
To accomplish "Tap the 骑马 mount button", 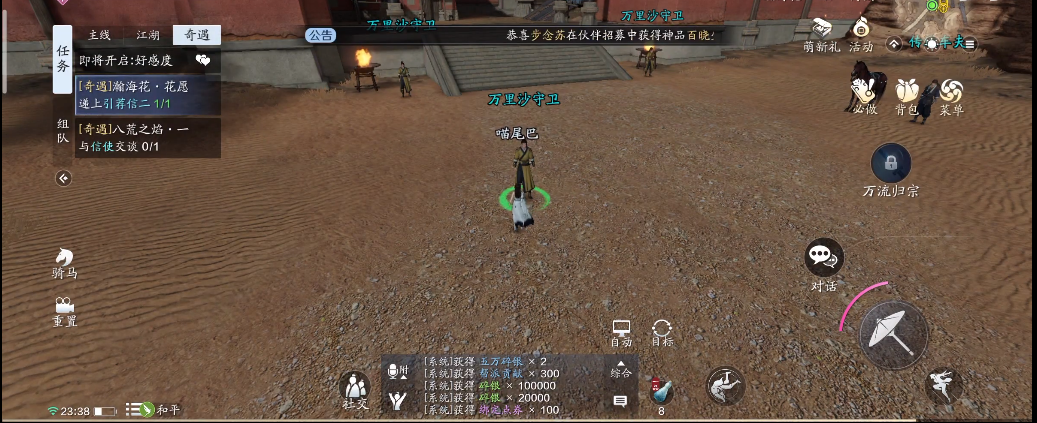I will (65, 263).
